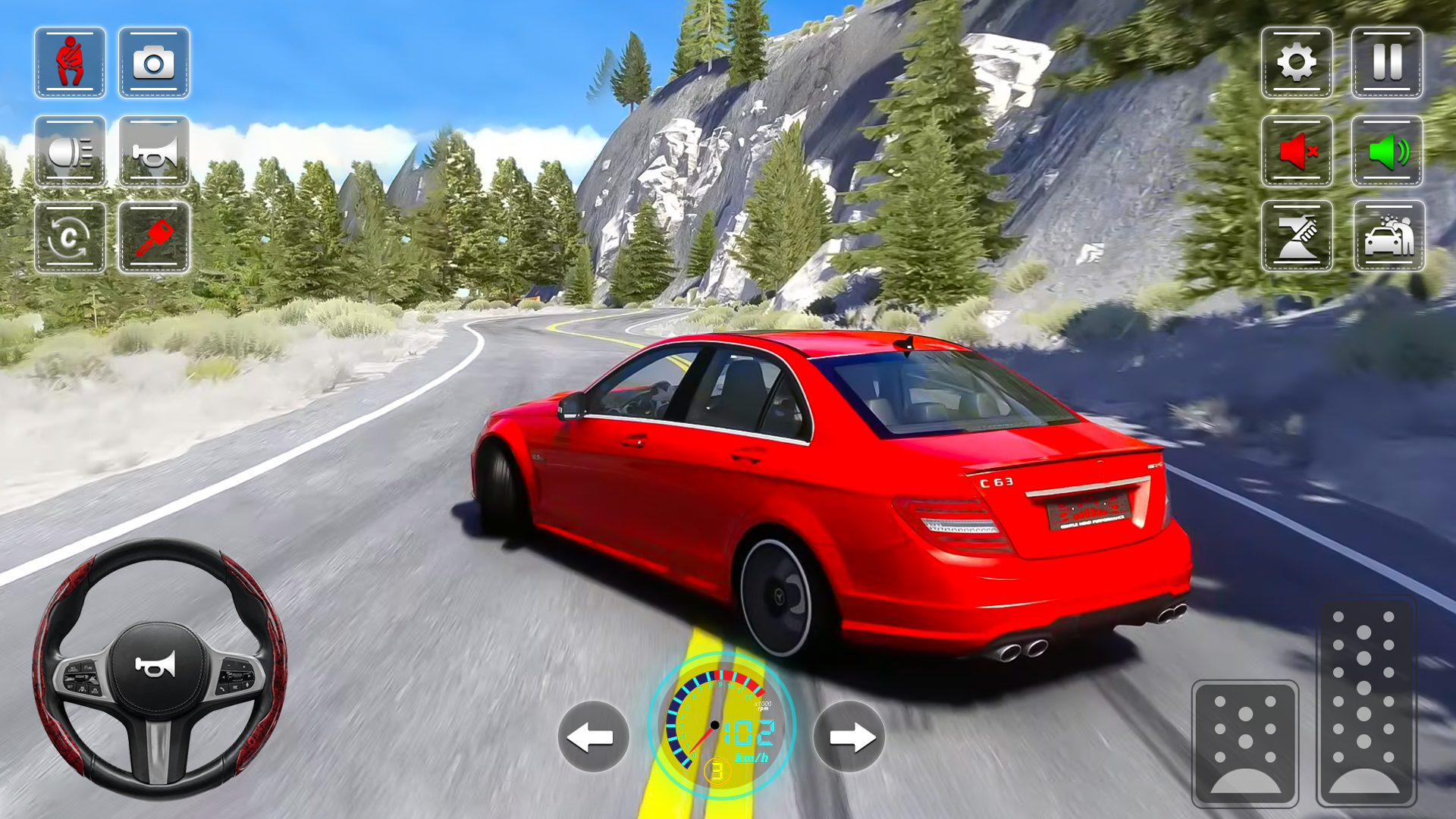
Task: Enable sound with the green speaker toggle
Action: tap(1385, 151)
